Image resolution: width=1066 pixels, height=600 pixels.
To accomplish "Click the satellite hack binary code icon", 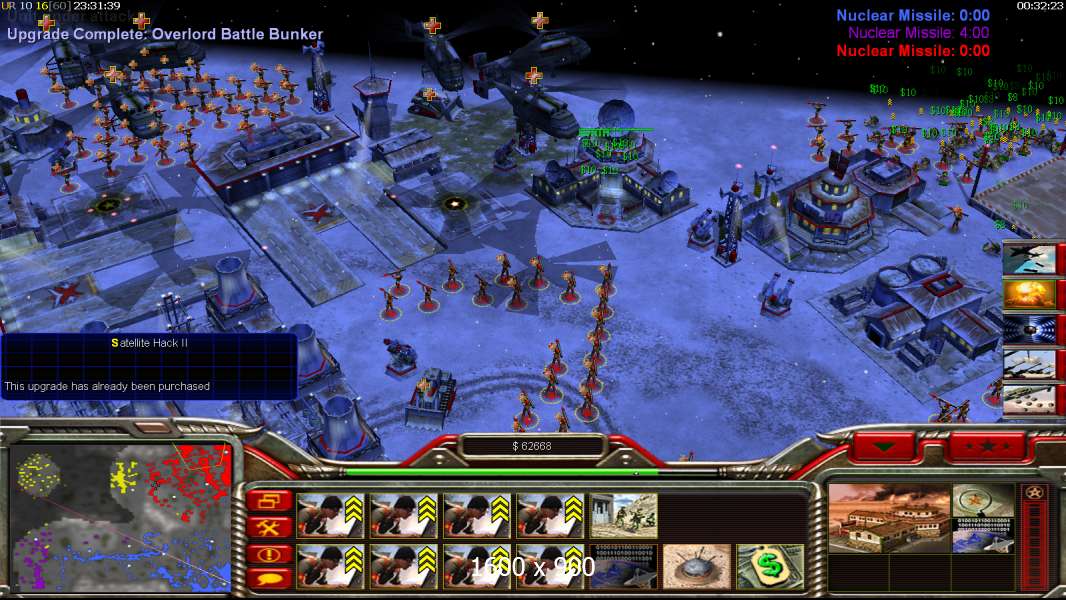I will click(x=624, y=567).
